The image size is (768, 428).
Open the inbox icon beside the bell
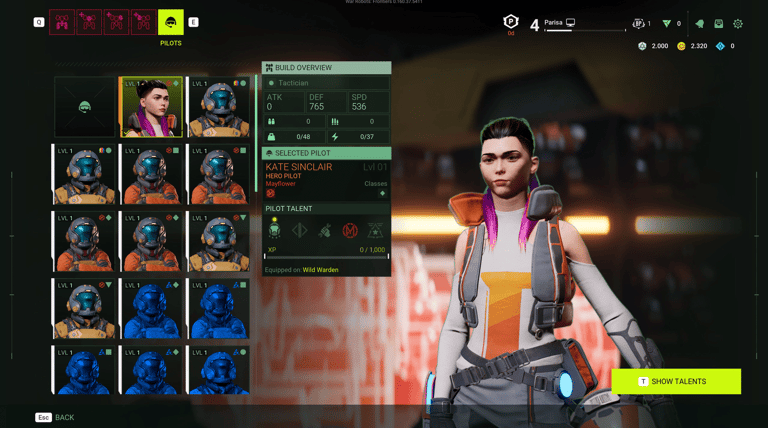(x=718, y=23)
